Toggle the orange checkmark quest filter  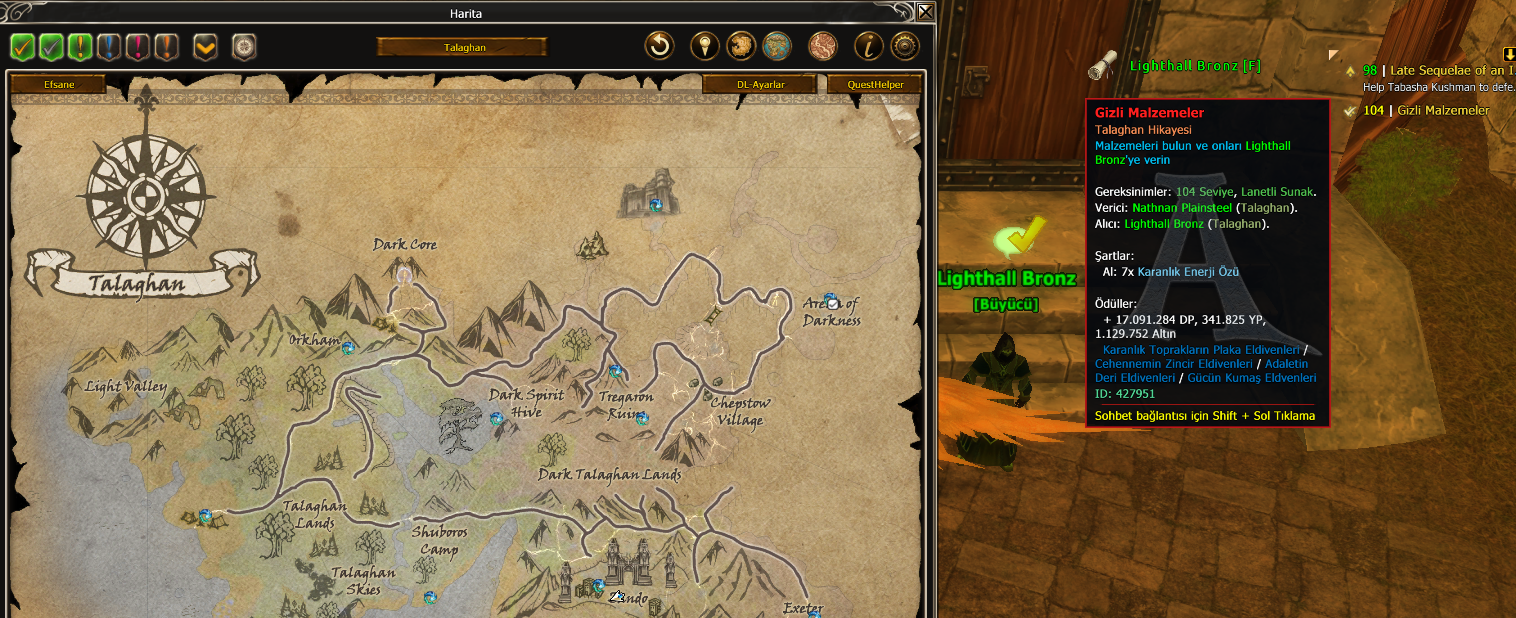click(x=22, y=47)
